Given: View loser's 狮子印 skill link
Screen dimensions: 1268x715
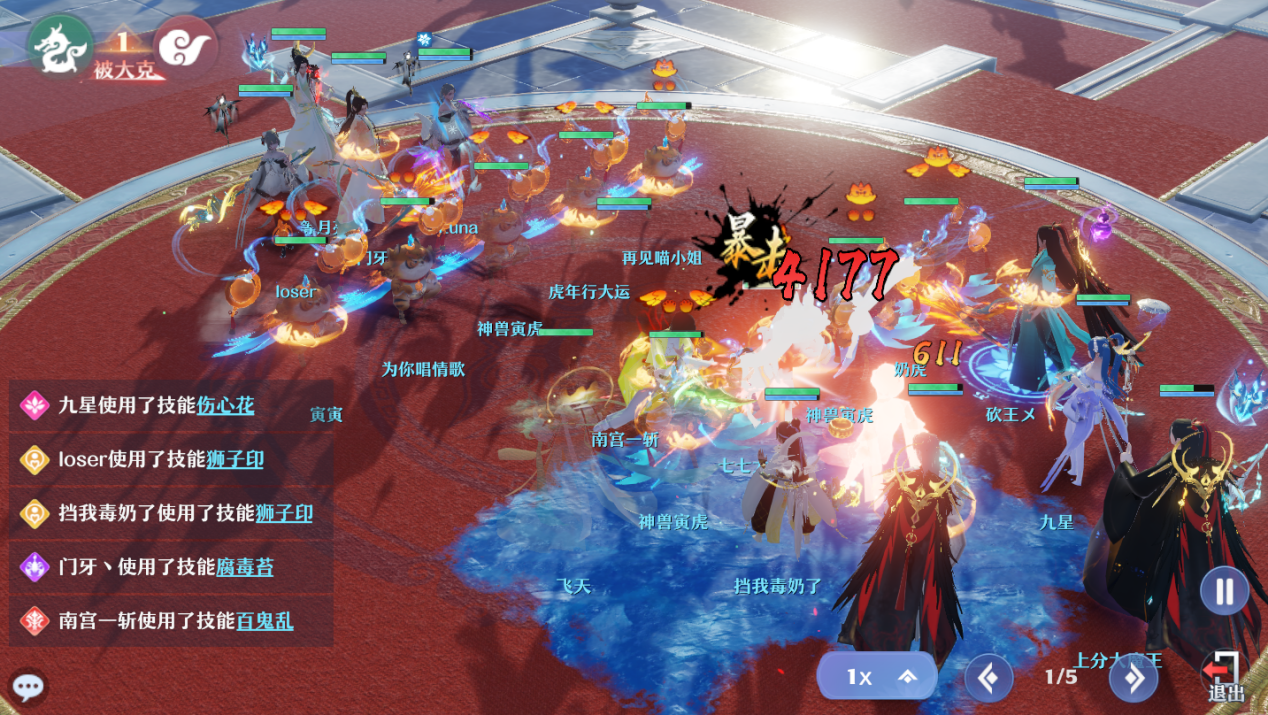Looking at the screenshot, I should pyautogui.click(x=235, y=459).
